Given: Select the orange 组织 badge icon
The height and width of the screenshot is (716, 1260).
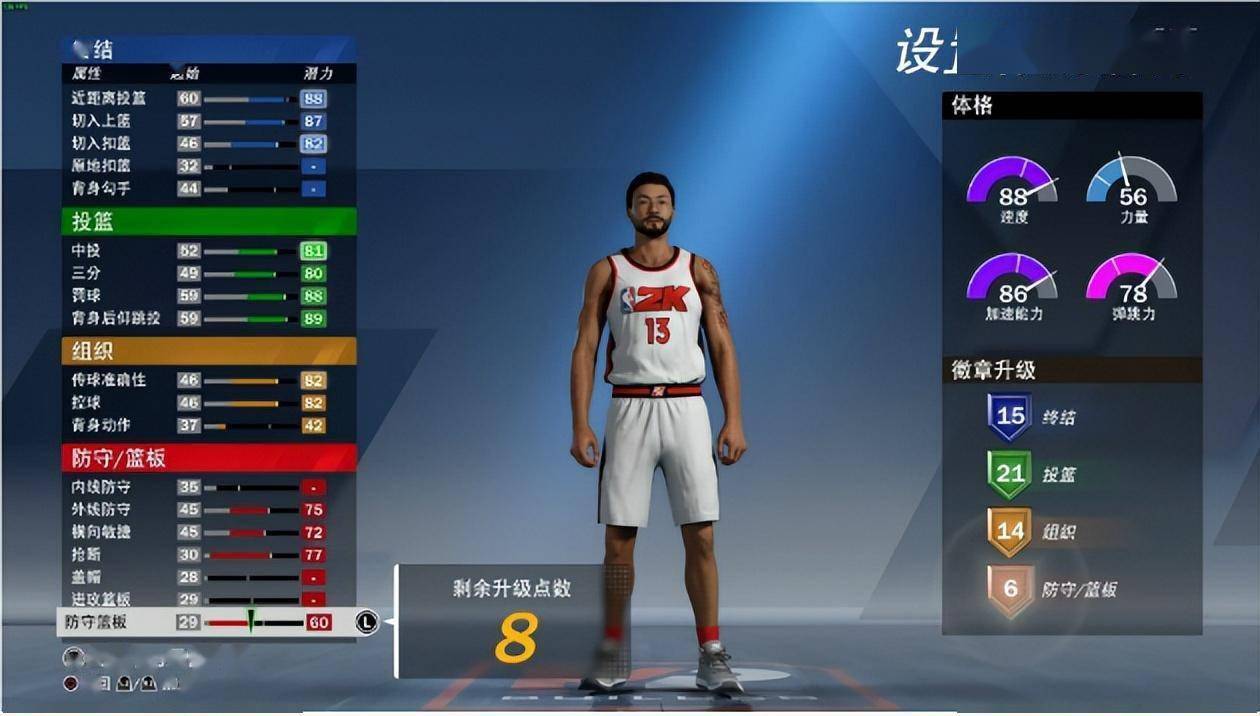Looking at the screenshot, I should click(x=1010, y=531).
